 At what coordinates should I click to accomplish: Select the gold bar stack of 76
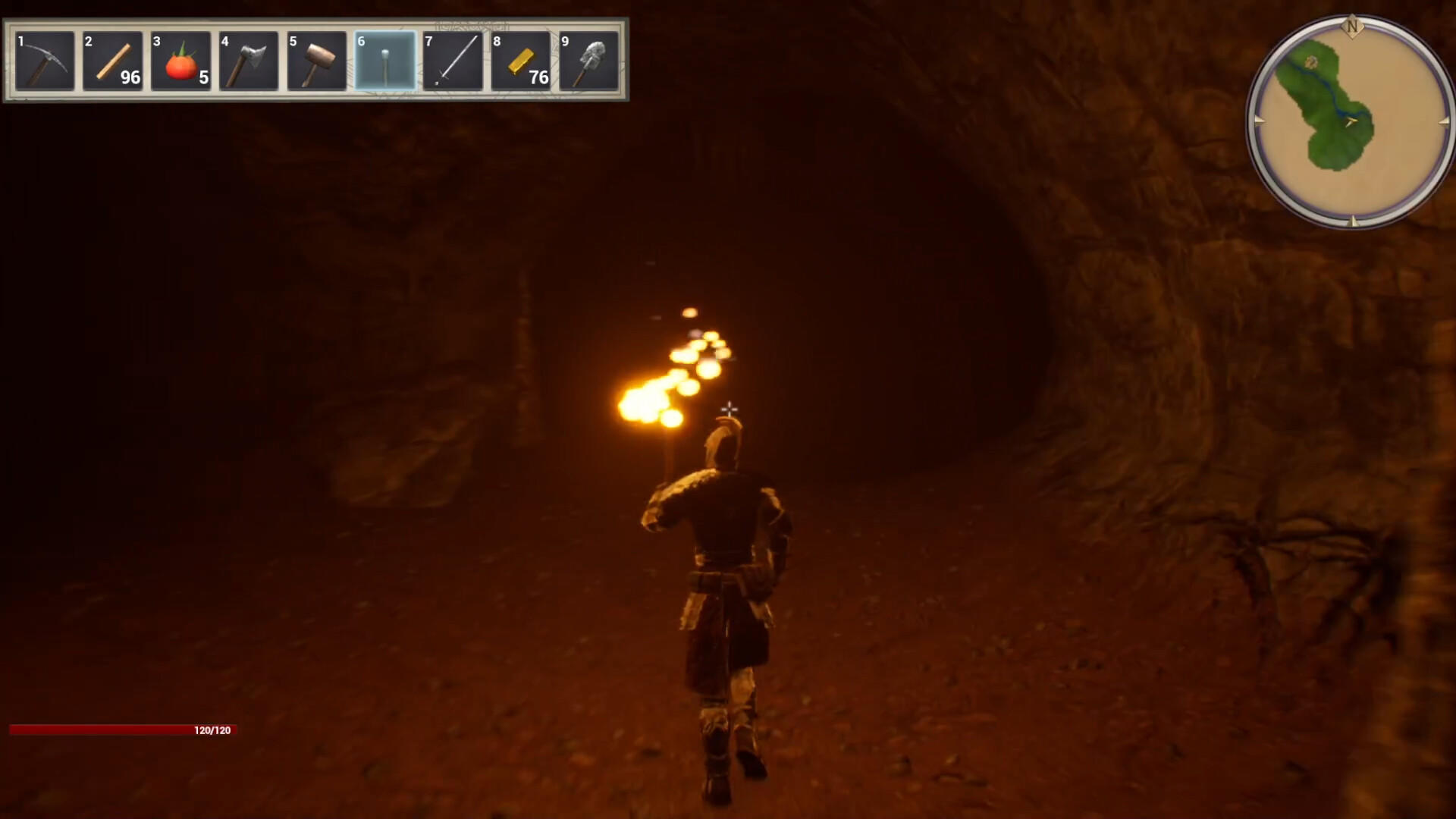521,61
